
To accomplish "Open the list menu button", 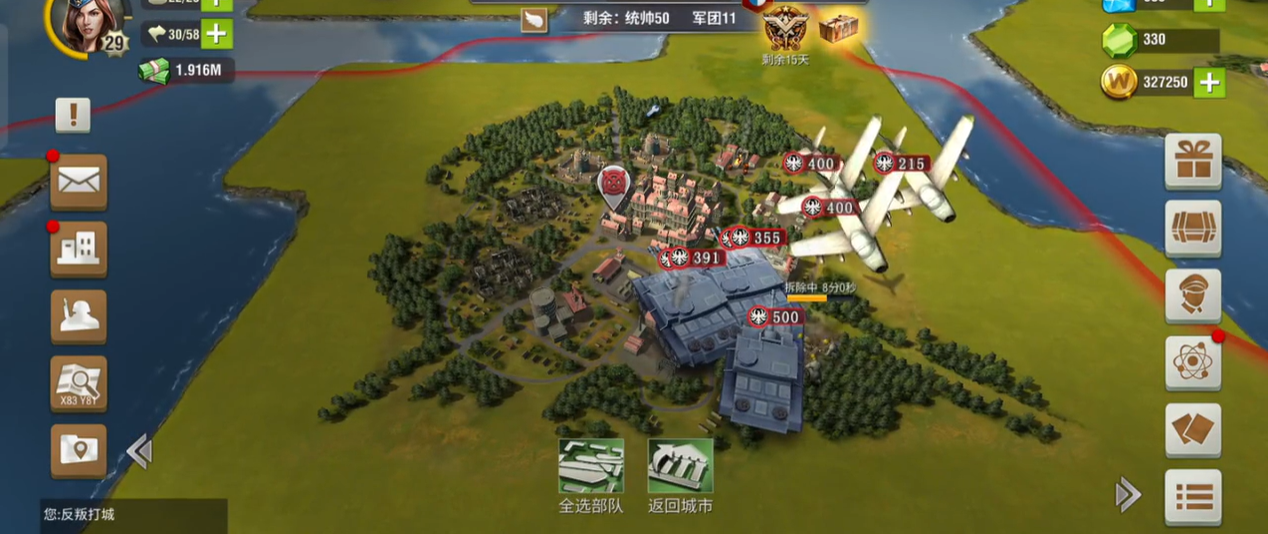I will click(1193, 496).
